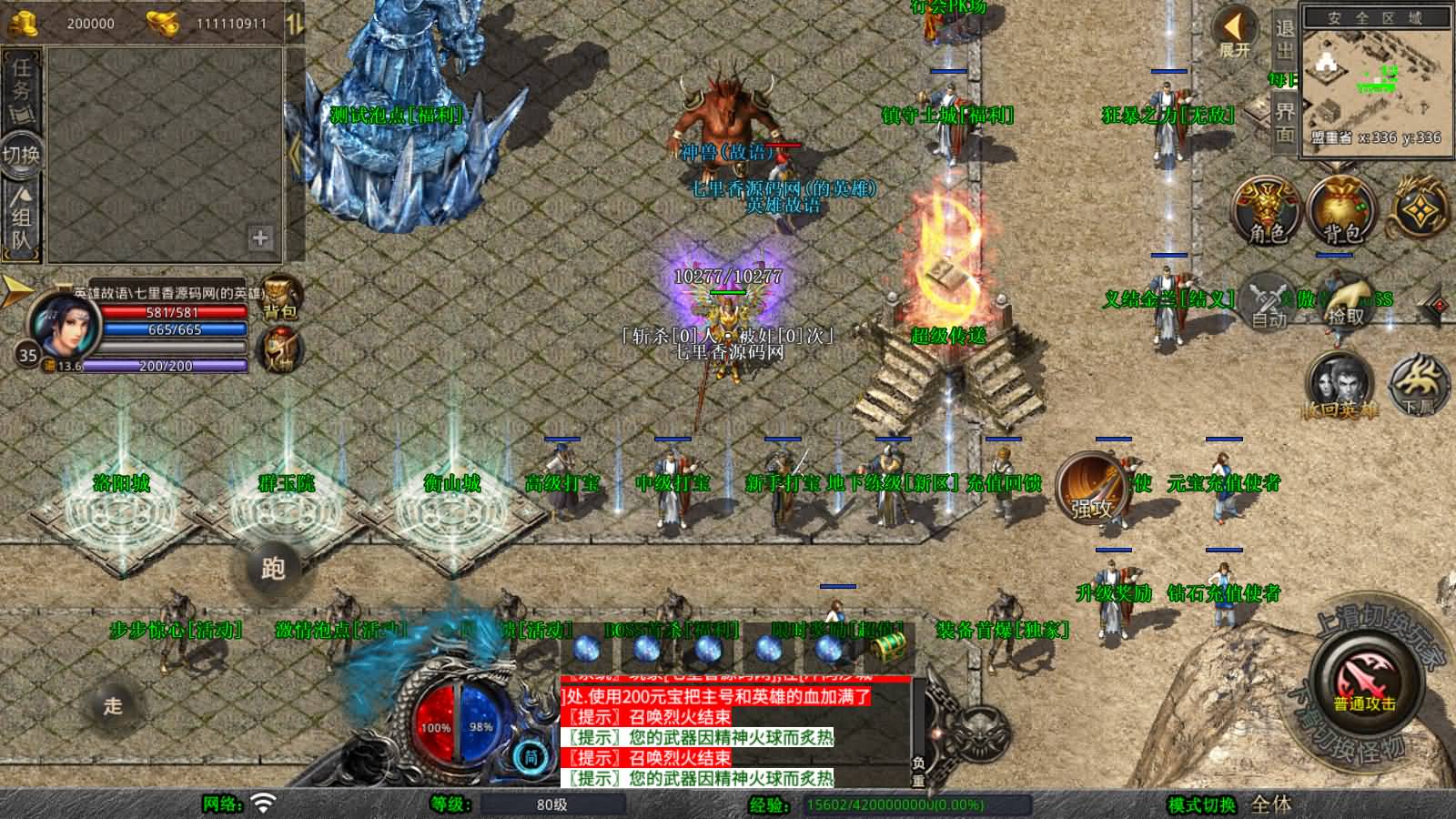Toggle the 自动 auto-combat button
1456x819 pixels.
1269,301
